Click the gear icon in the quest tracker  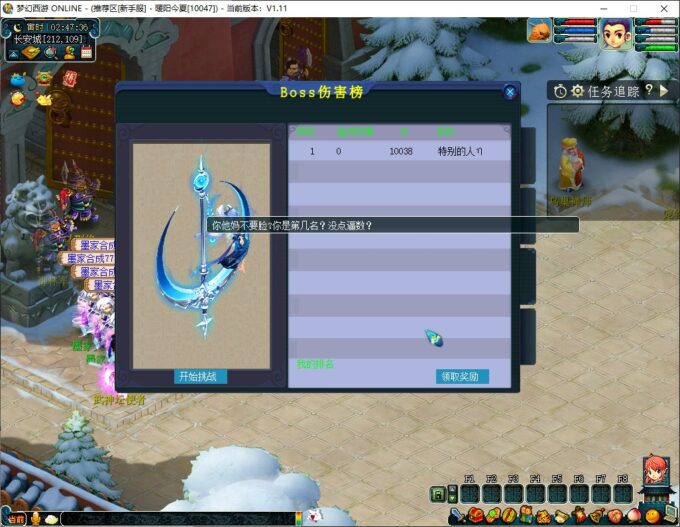pos(577,91)
